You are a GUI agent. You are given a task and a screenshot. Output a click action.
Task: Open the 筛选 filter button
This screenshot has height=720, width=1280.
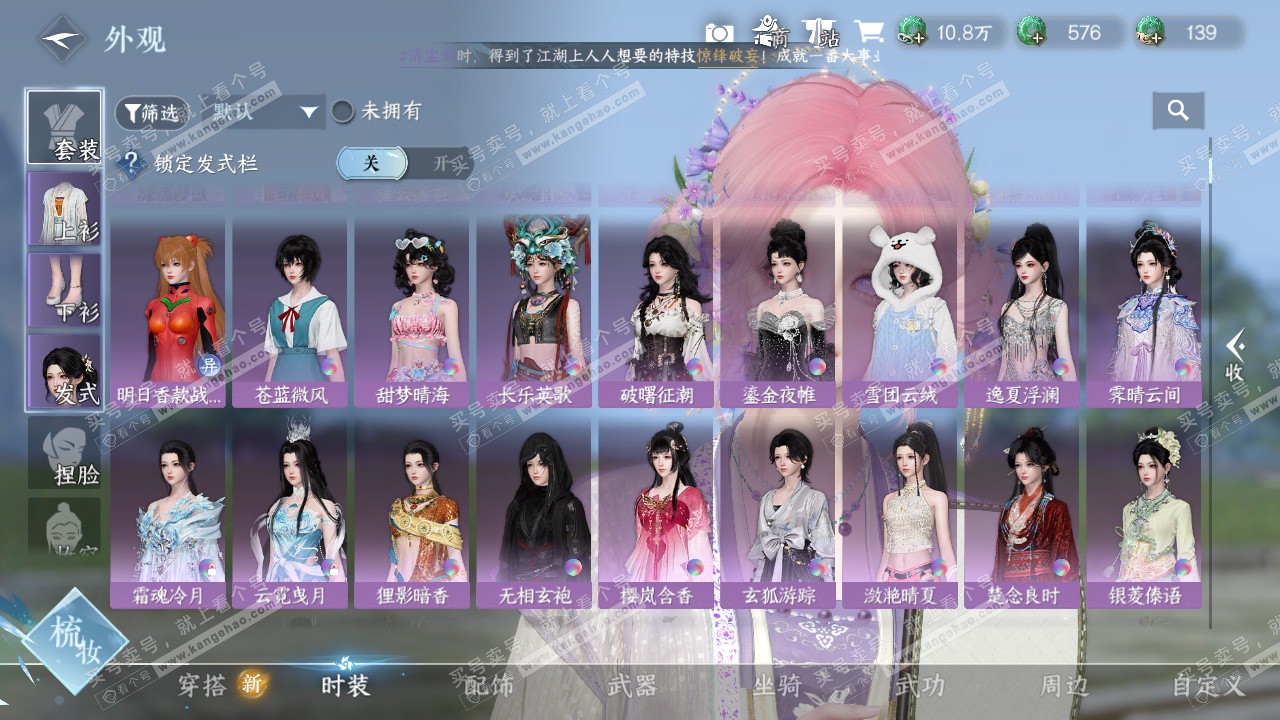pyautogui.click(x=152, y=113)
